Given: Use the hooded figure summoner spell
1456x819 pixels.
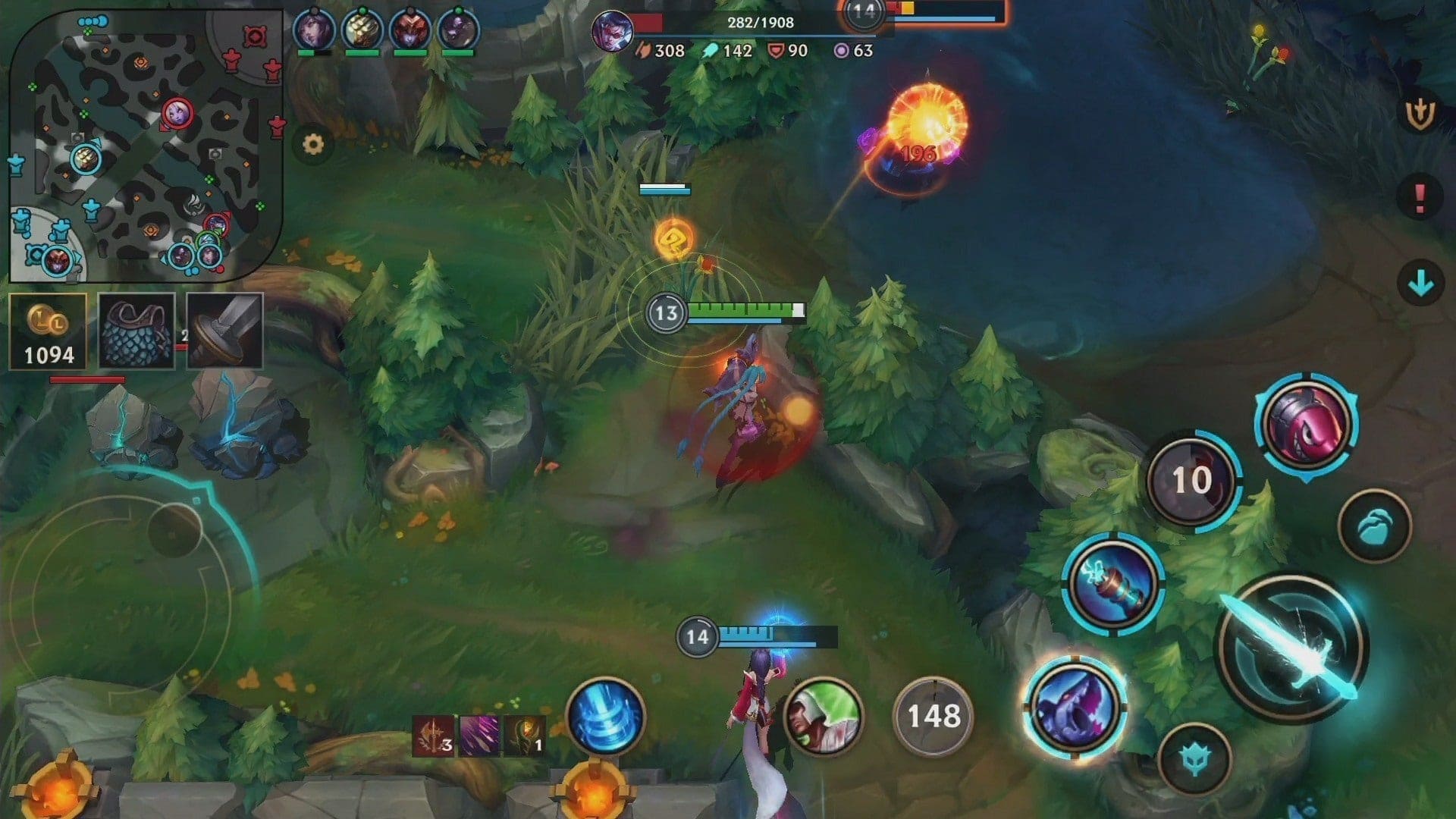Looking at the screenshot, I should point(823,716).
